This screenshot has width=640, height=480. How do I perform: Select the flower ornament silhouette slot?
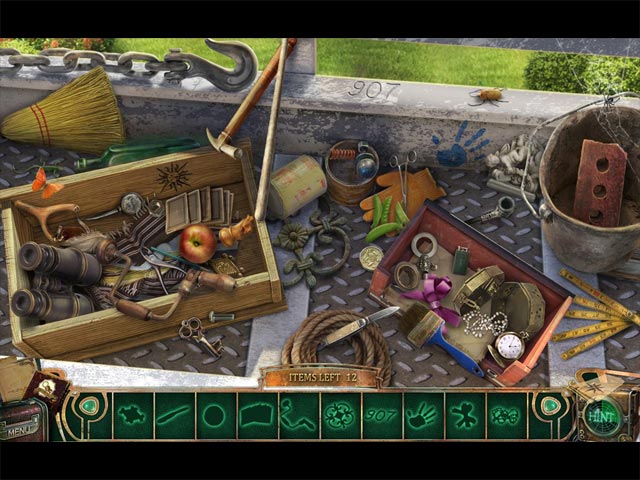(339, 415)
